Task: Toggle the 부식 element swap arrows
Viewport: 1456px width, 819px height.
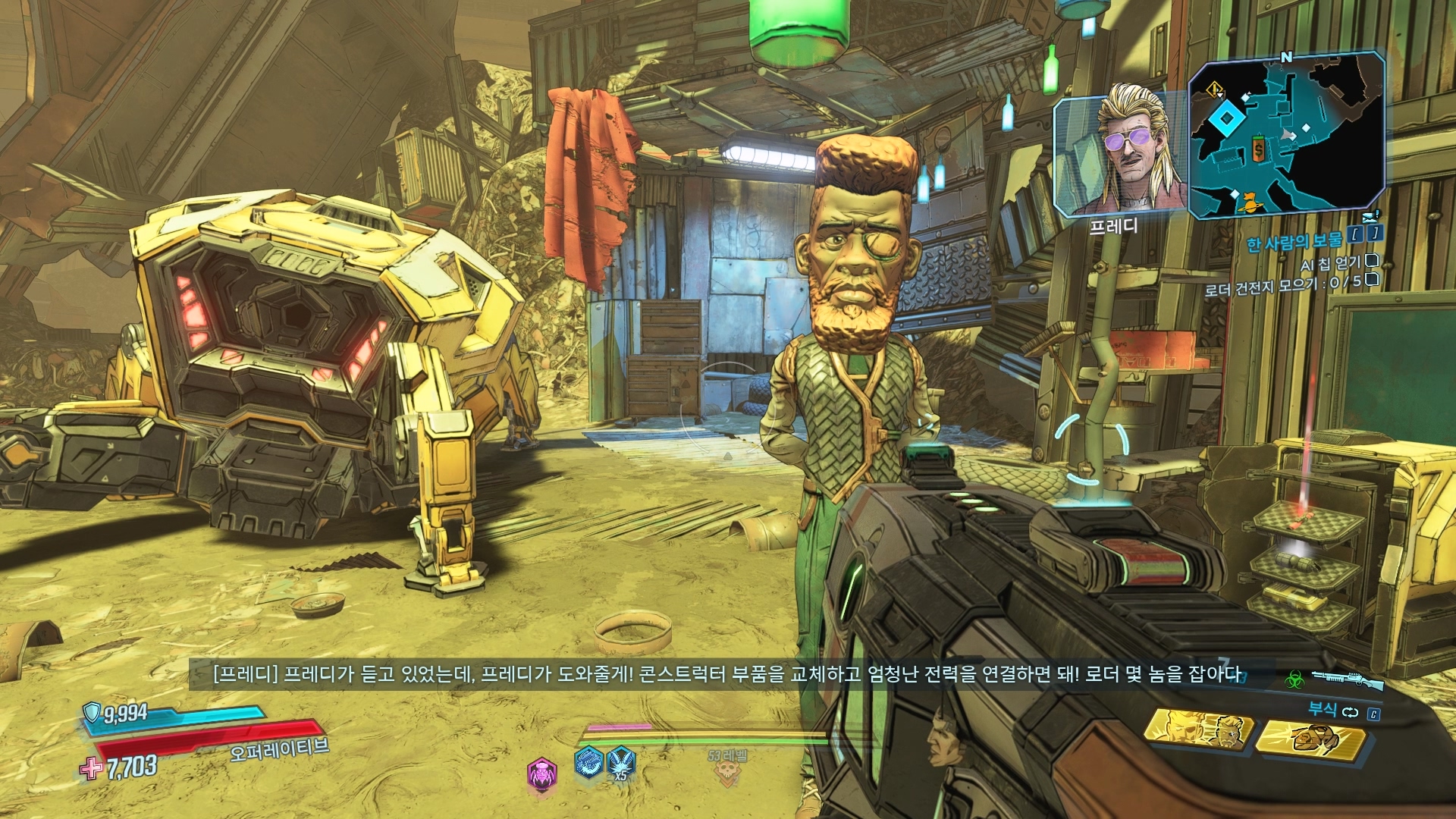Action: [x=1350, y=712]
